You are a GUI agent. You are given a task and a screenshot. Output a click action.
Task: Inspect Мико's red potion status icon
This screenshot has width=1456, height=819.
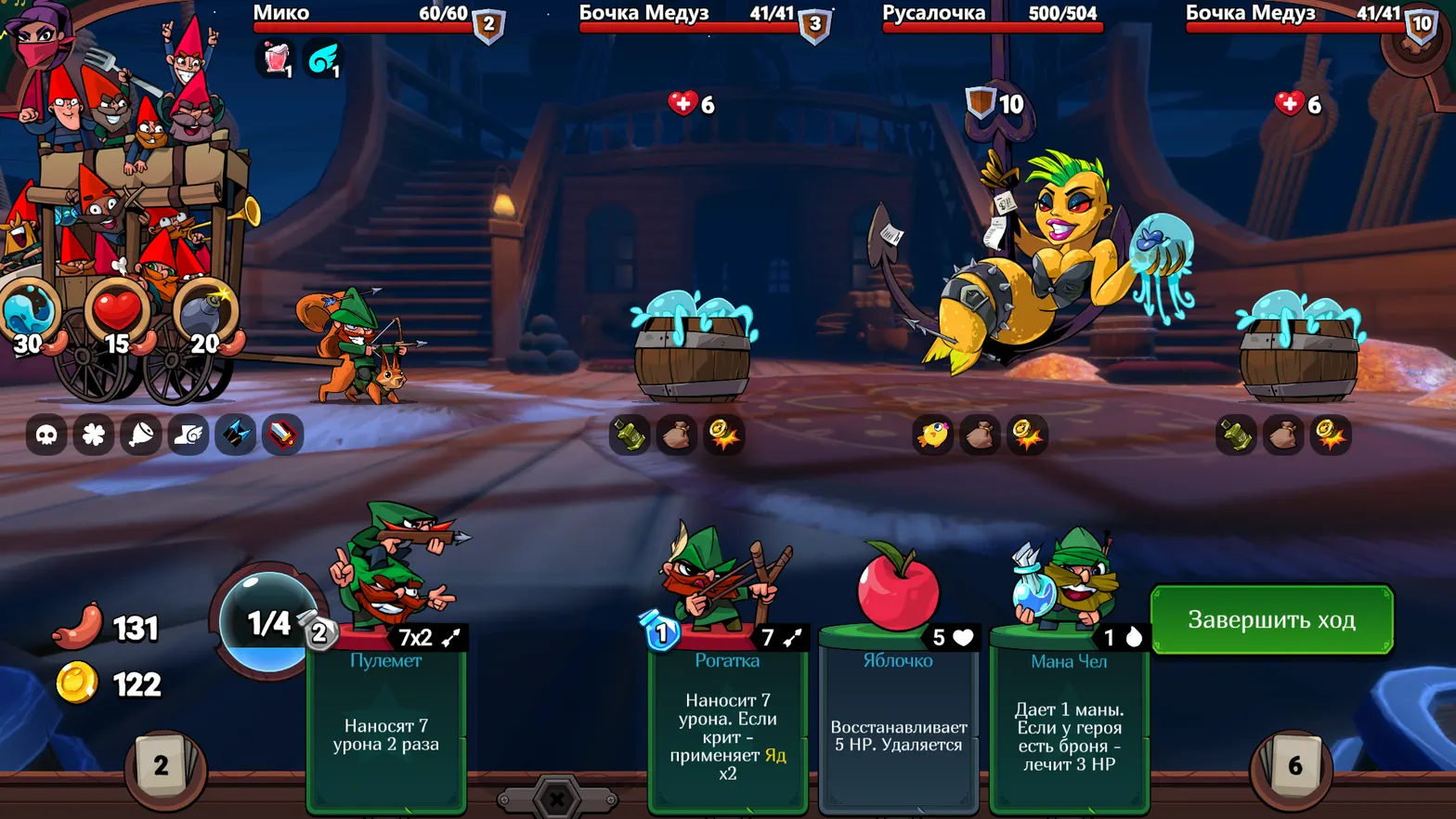pos(276,59)
